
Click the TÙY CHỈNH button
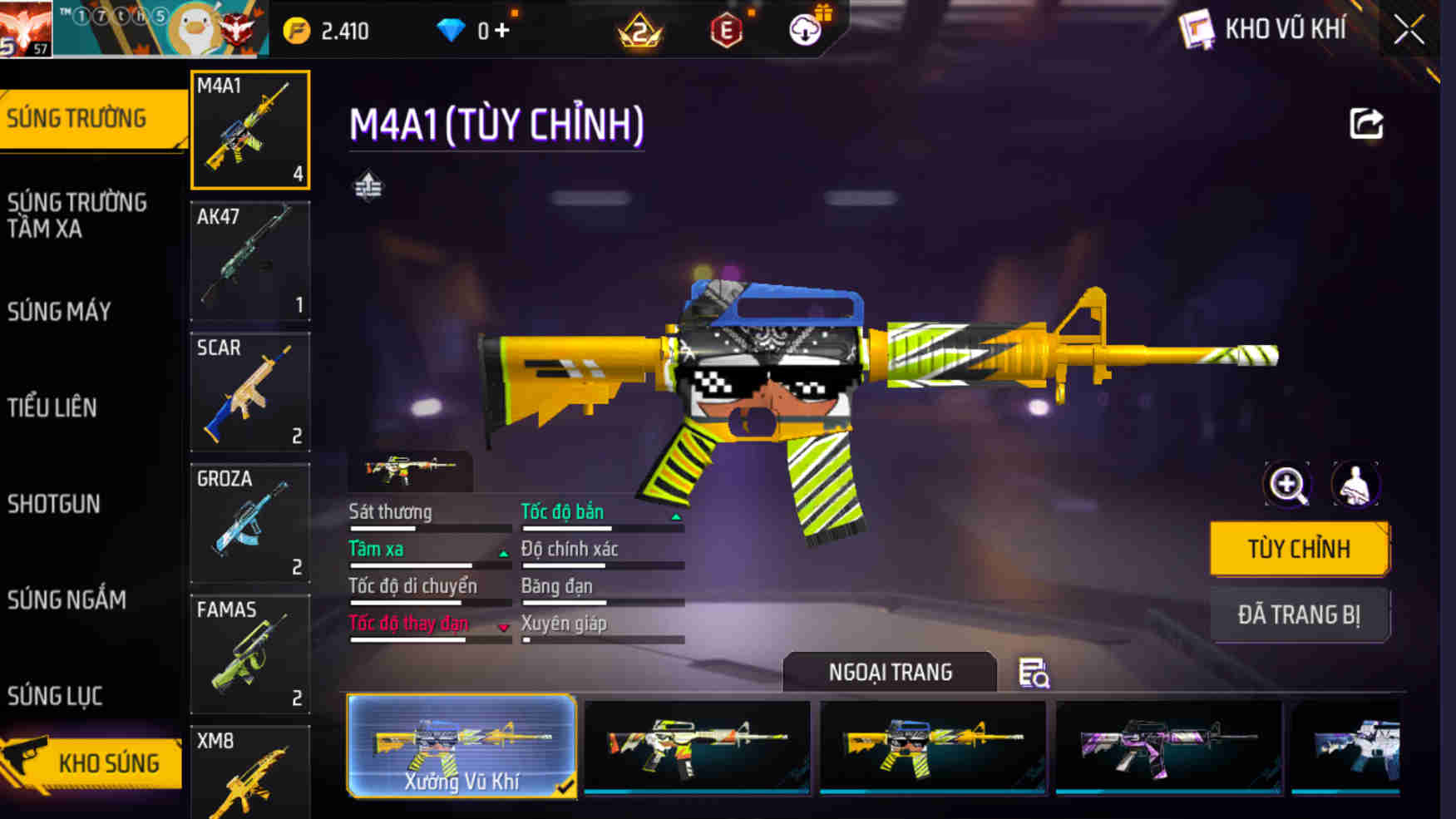[x=1299, y=548]
